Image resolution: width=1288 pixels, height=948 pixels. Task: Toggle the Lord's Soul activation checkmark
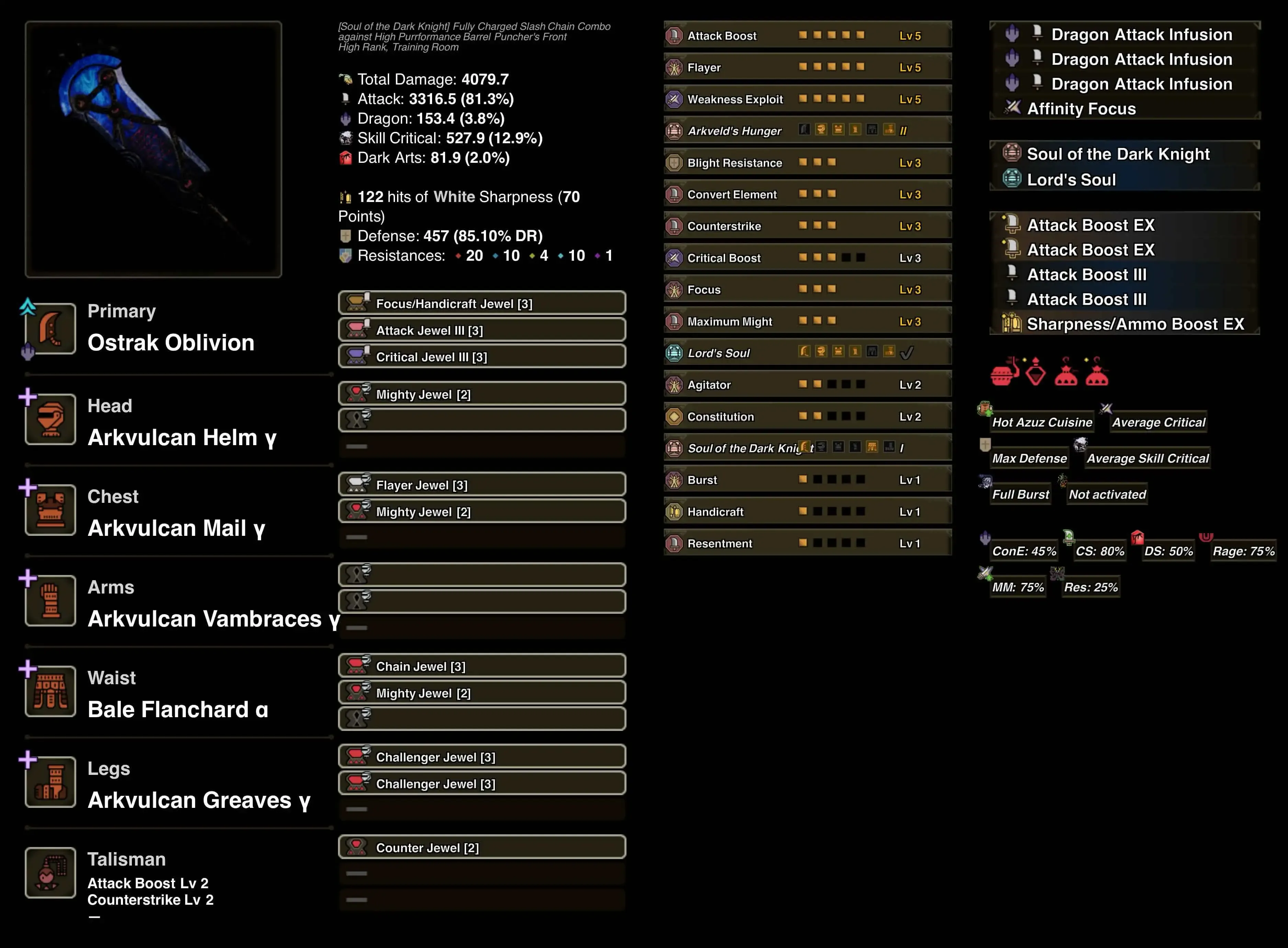click(x=907, y=352)
